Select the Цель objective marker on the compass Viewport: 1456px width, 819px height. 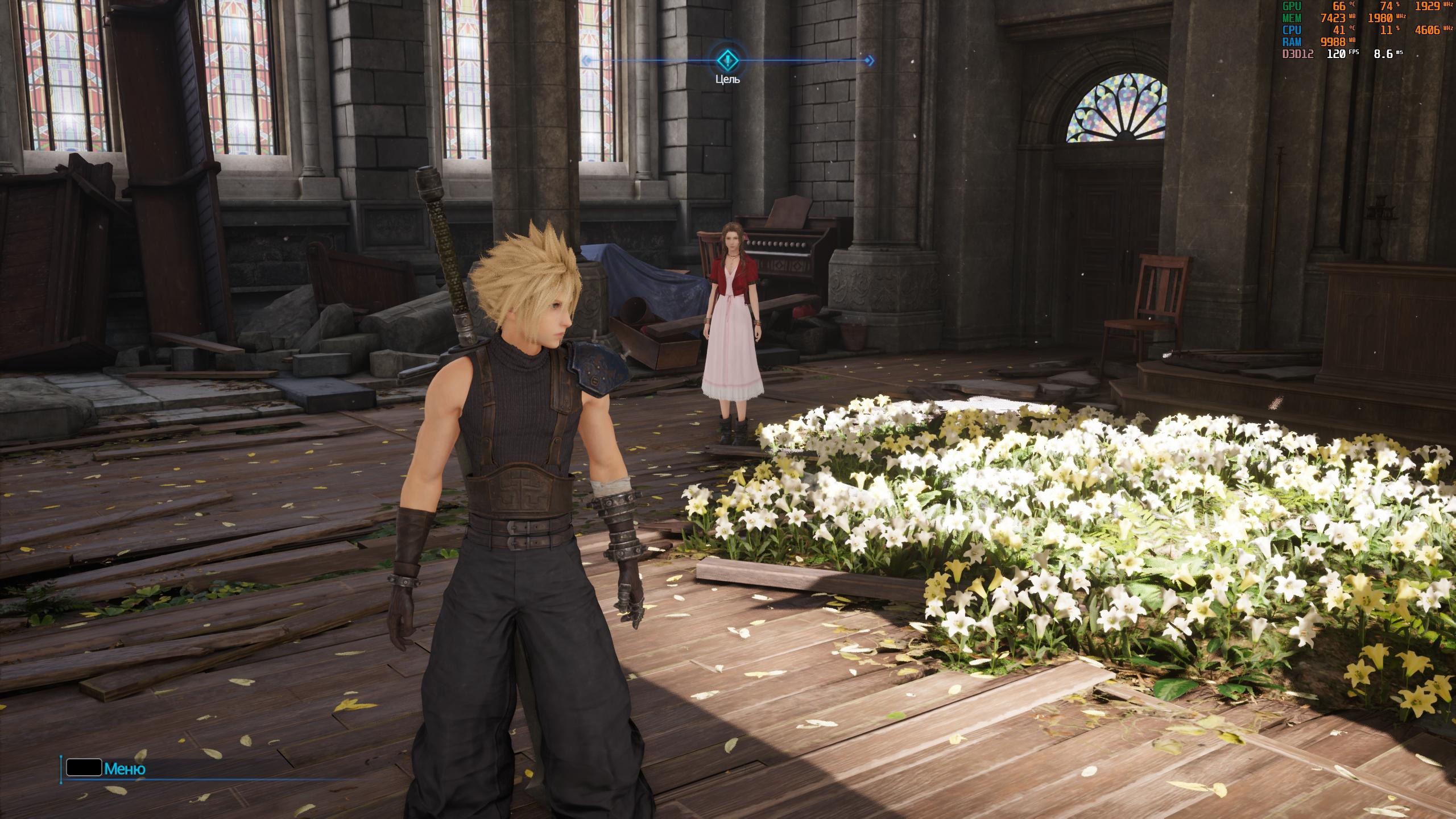727,60
